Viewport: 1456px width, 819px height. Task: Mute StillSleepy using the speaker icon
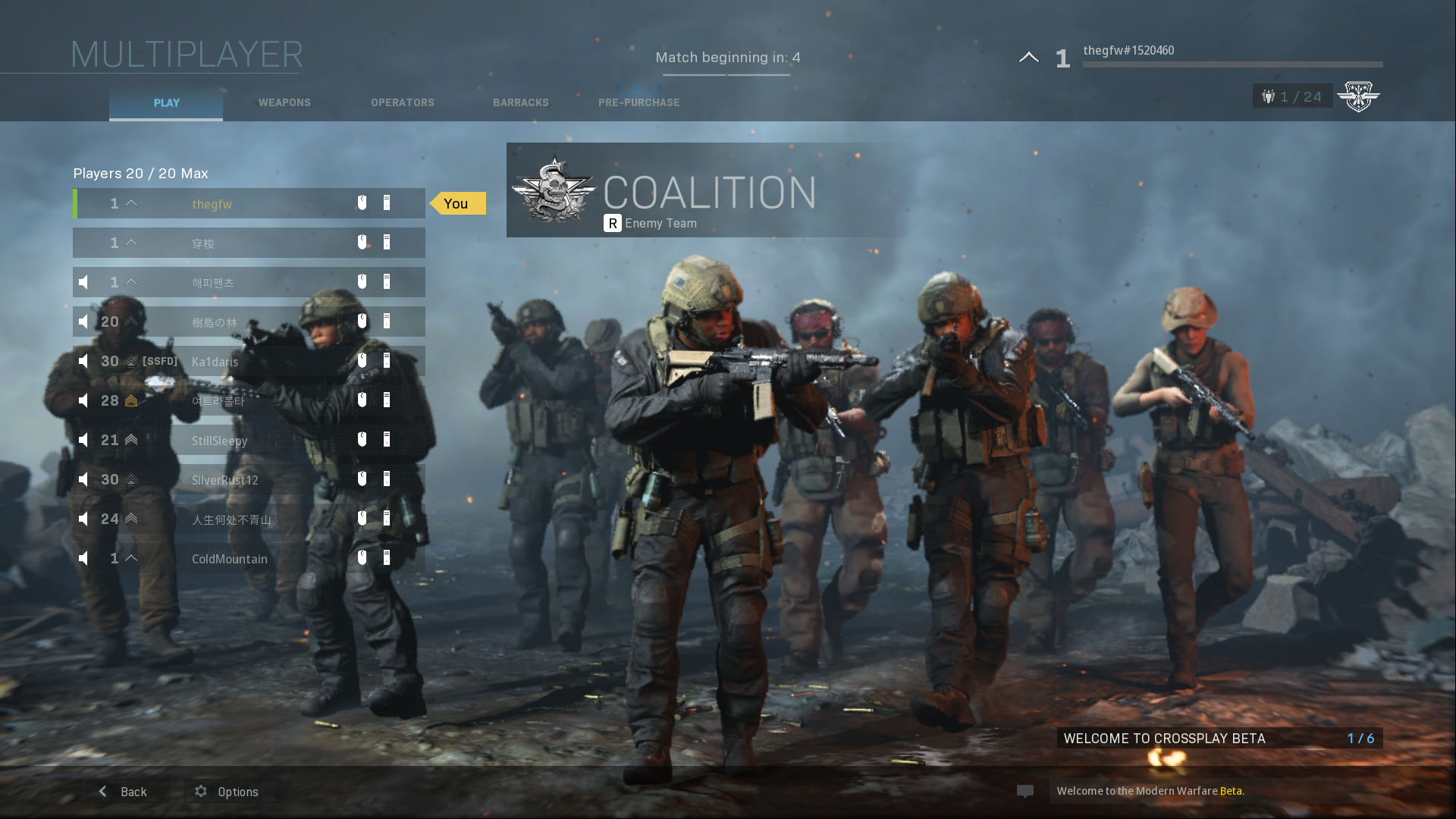83,441
